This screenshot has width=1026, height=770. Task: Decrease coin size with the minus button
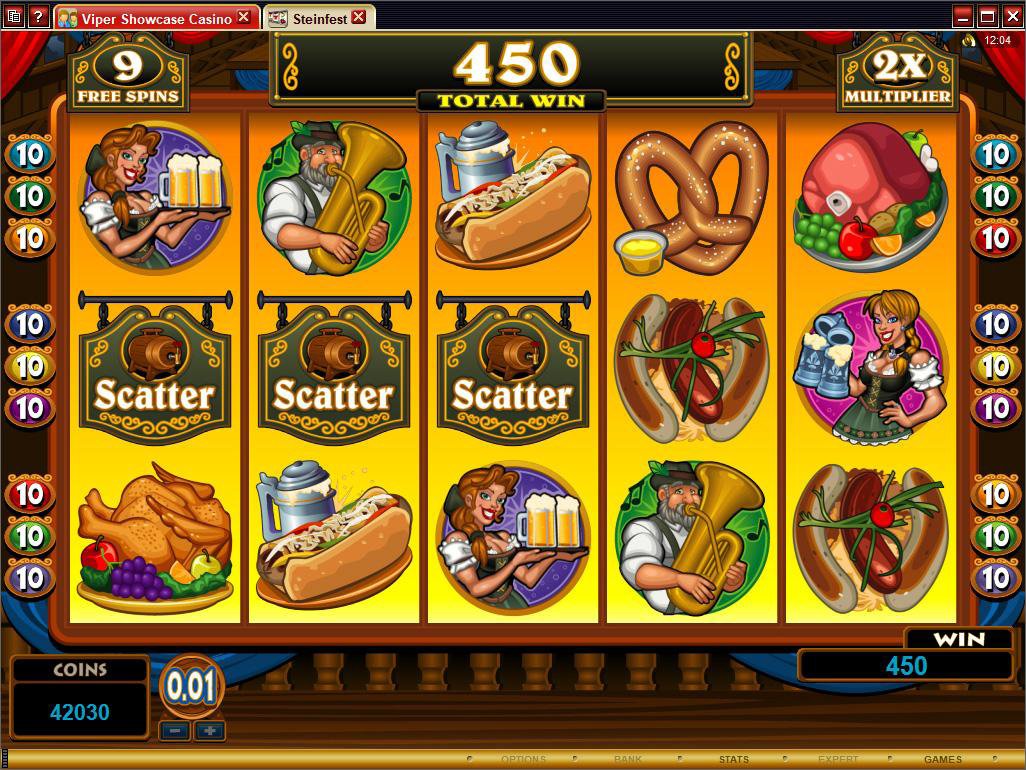click(175, 731)
